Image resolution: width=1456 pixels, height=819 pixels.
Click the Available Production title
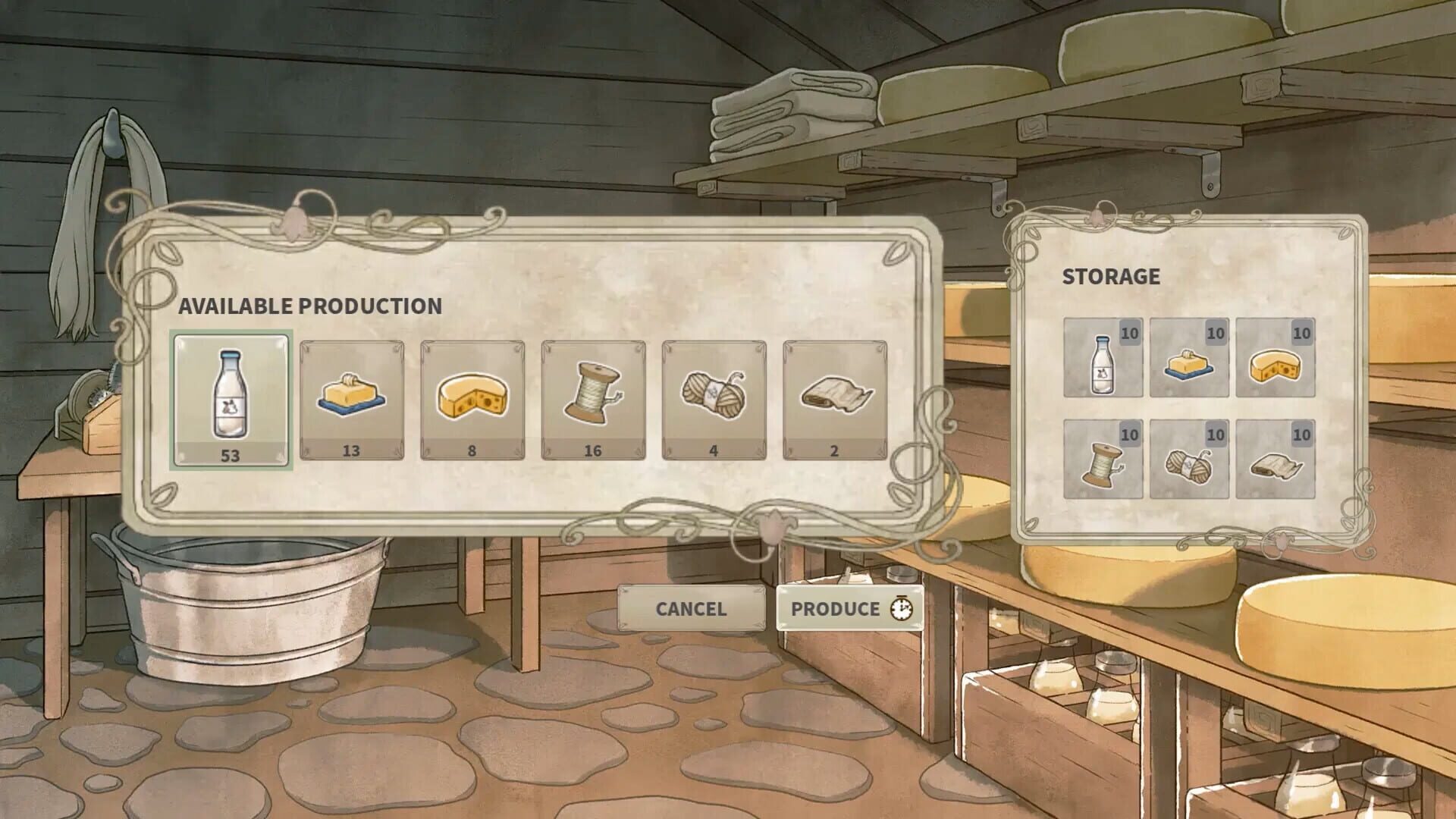310,306
